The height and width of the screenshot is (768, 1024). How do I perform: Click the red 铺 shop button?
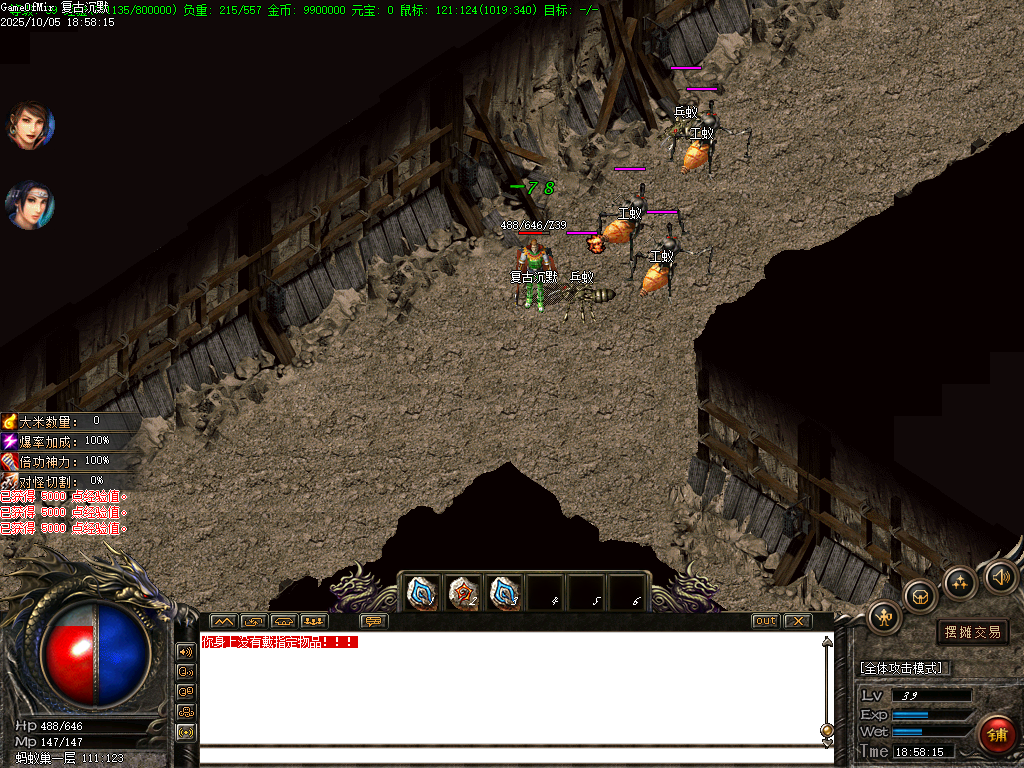996,735
